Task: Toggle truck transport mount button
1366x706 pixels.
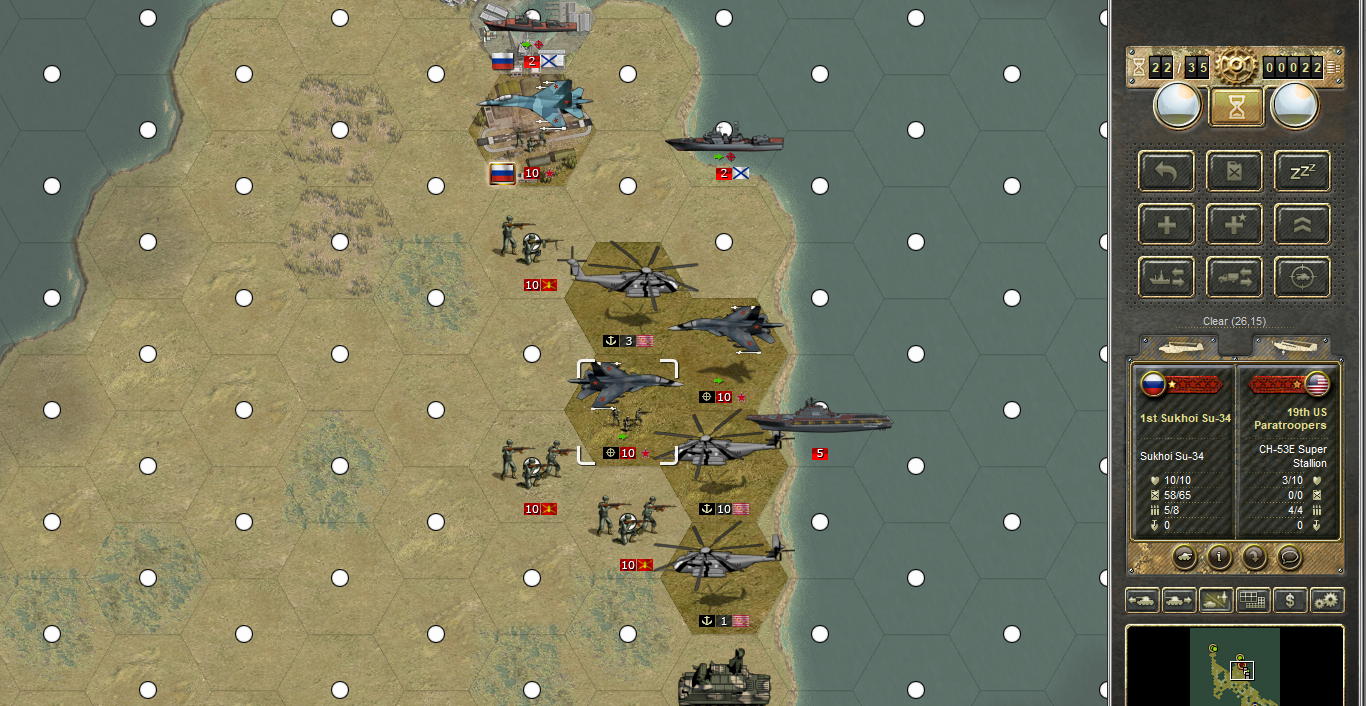Action: point(1234,277)
